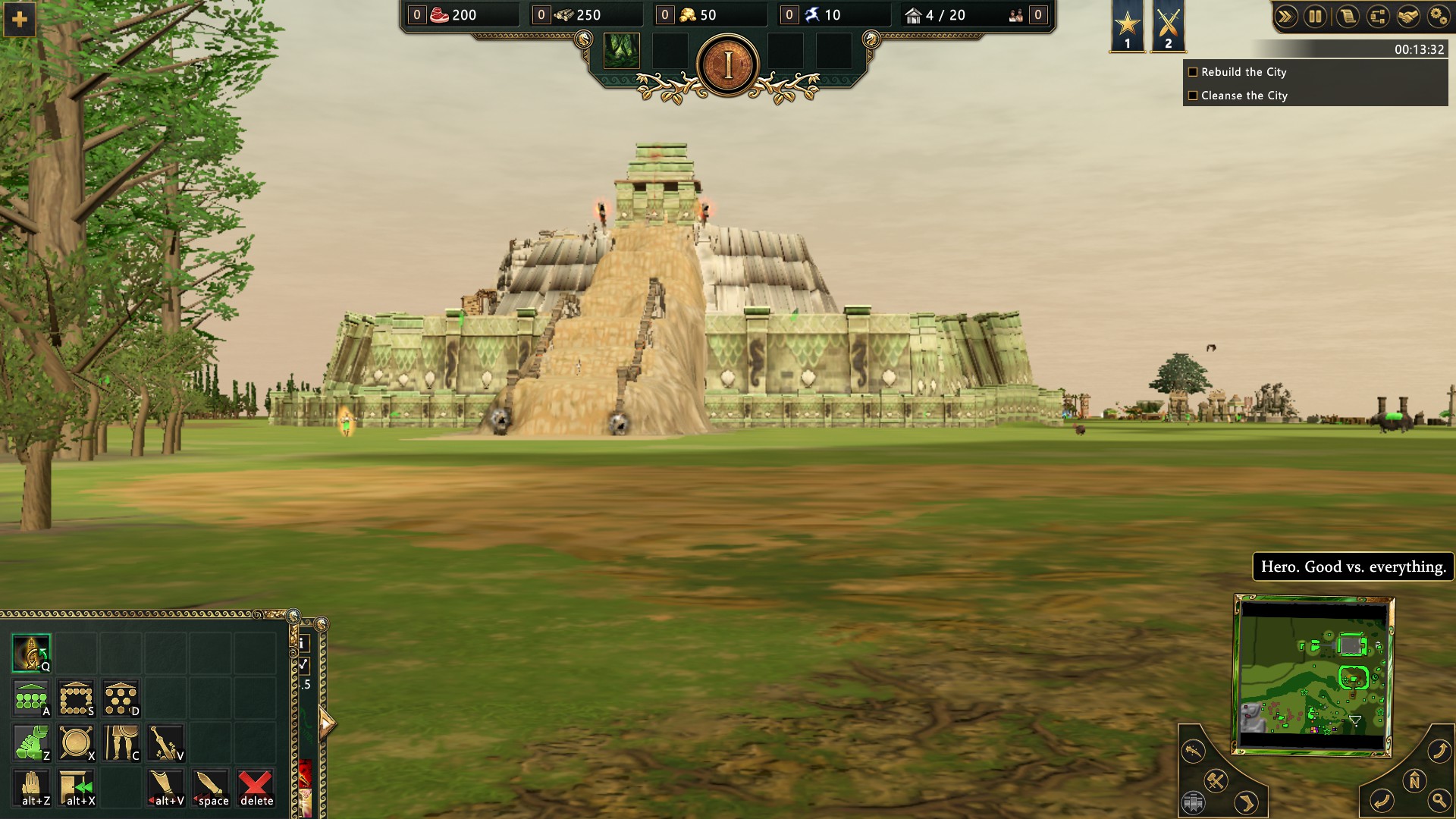Open the hammer and axe icon by the minimap

coord(1216,780)
